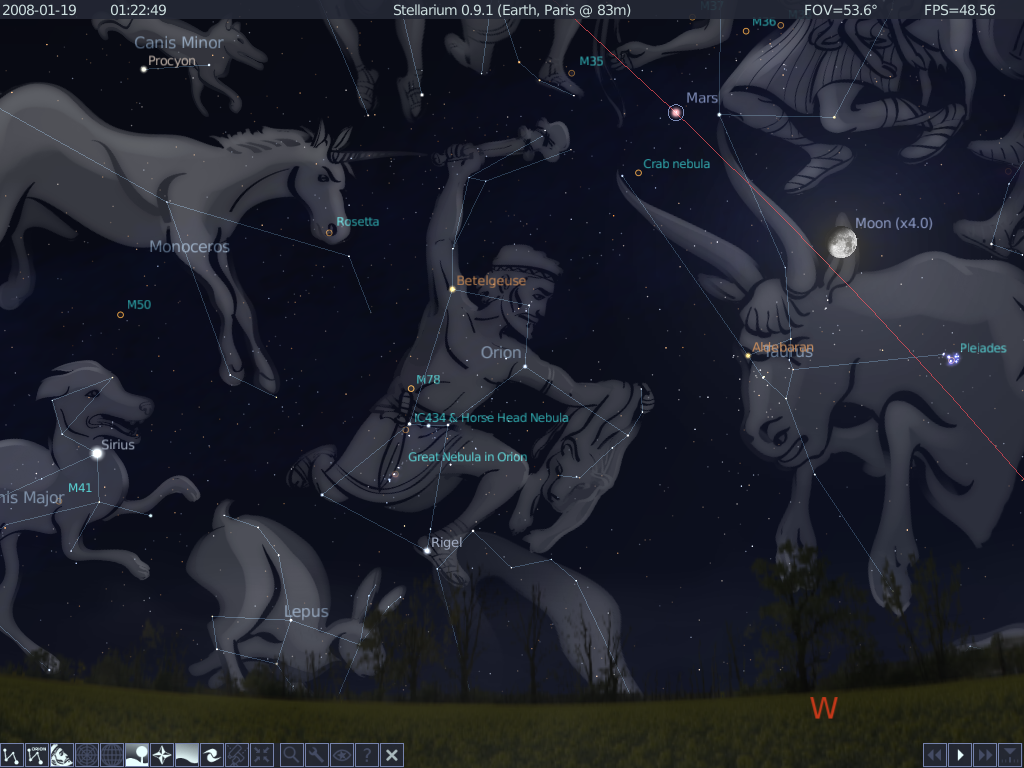The image size is (1024, 768).
Task: Enable night mode with the eye icon
Action: click(x=342, y=755)
